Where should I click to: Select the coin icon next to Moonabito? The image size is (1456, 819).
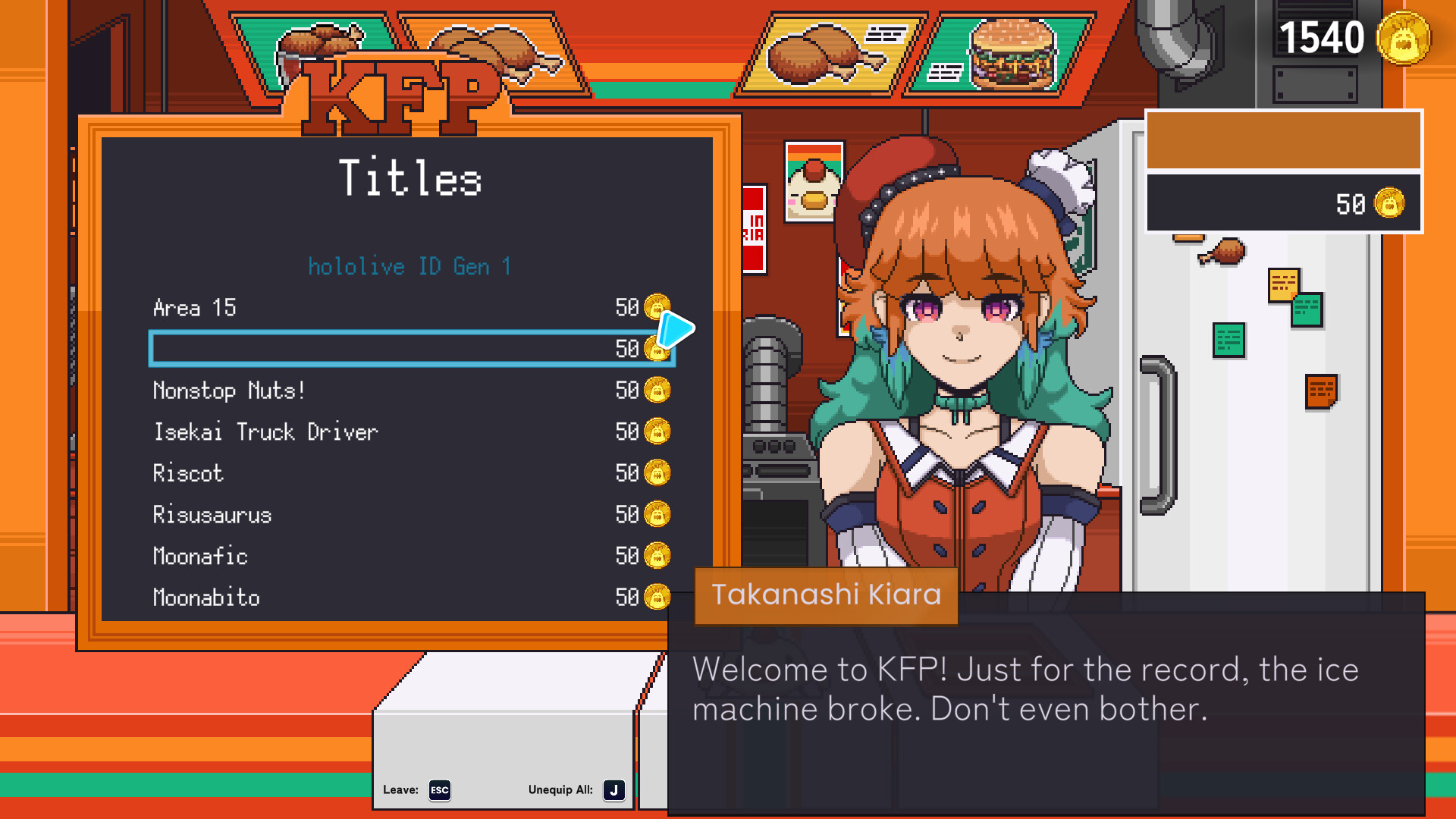[656, 598]
